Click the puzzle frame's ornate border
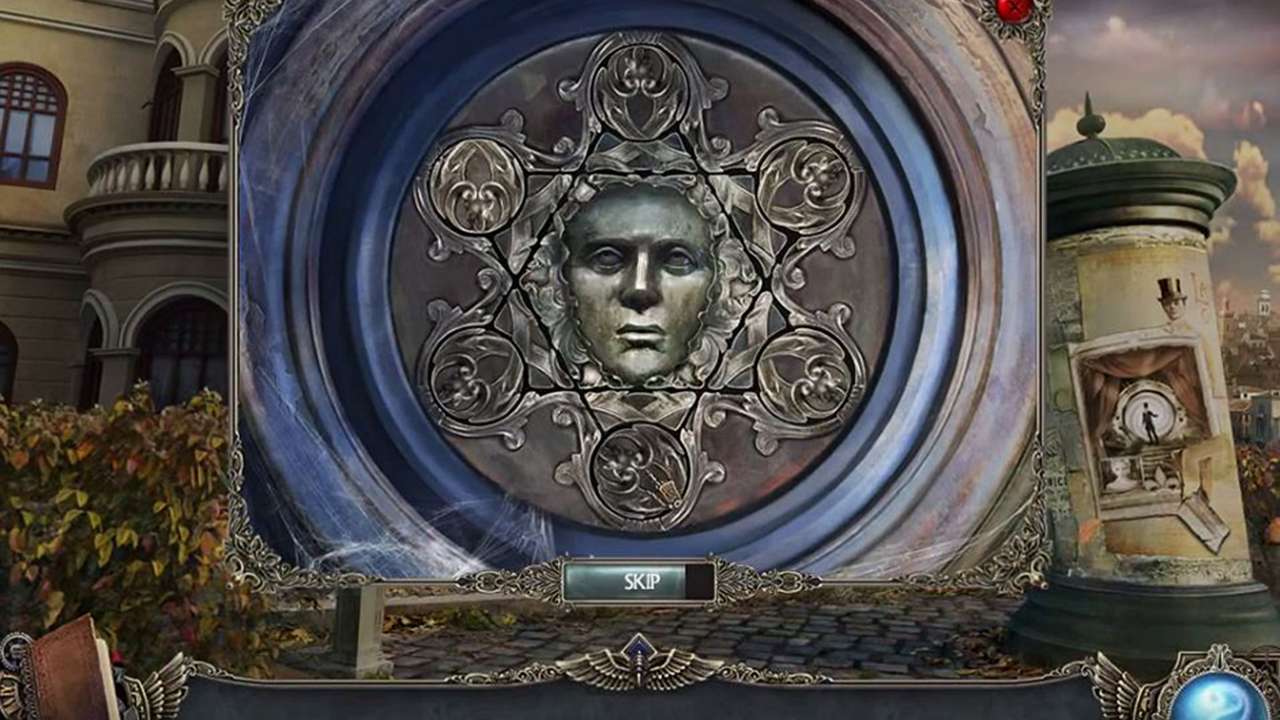 pyautogui.click(x=240, y=300)
